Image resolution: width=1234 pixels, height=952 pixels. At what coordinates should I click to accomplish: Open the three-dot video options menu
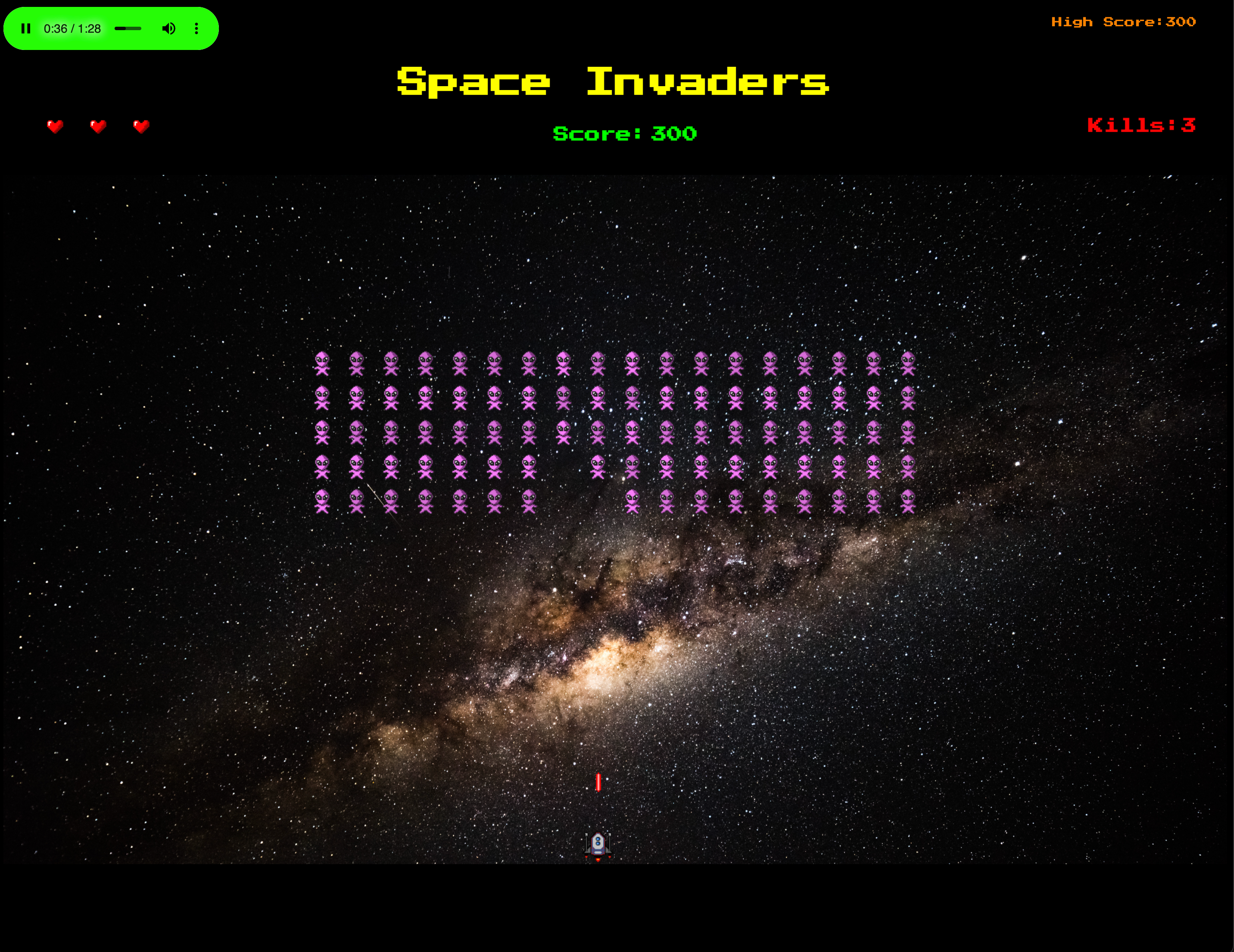[196, 28]
